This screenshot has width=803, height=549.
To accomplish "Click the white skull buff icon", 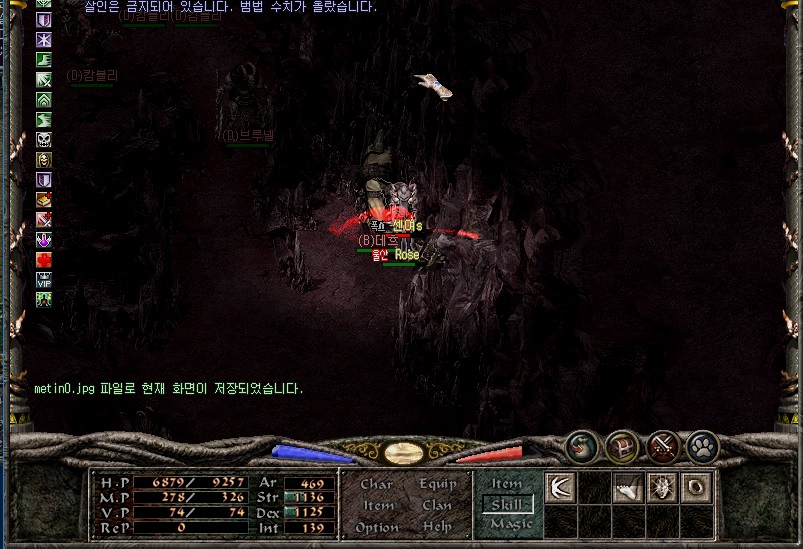I will [x=44, y=140].
